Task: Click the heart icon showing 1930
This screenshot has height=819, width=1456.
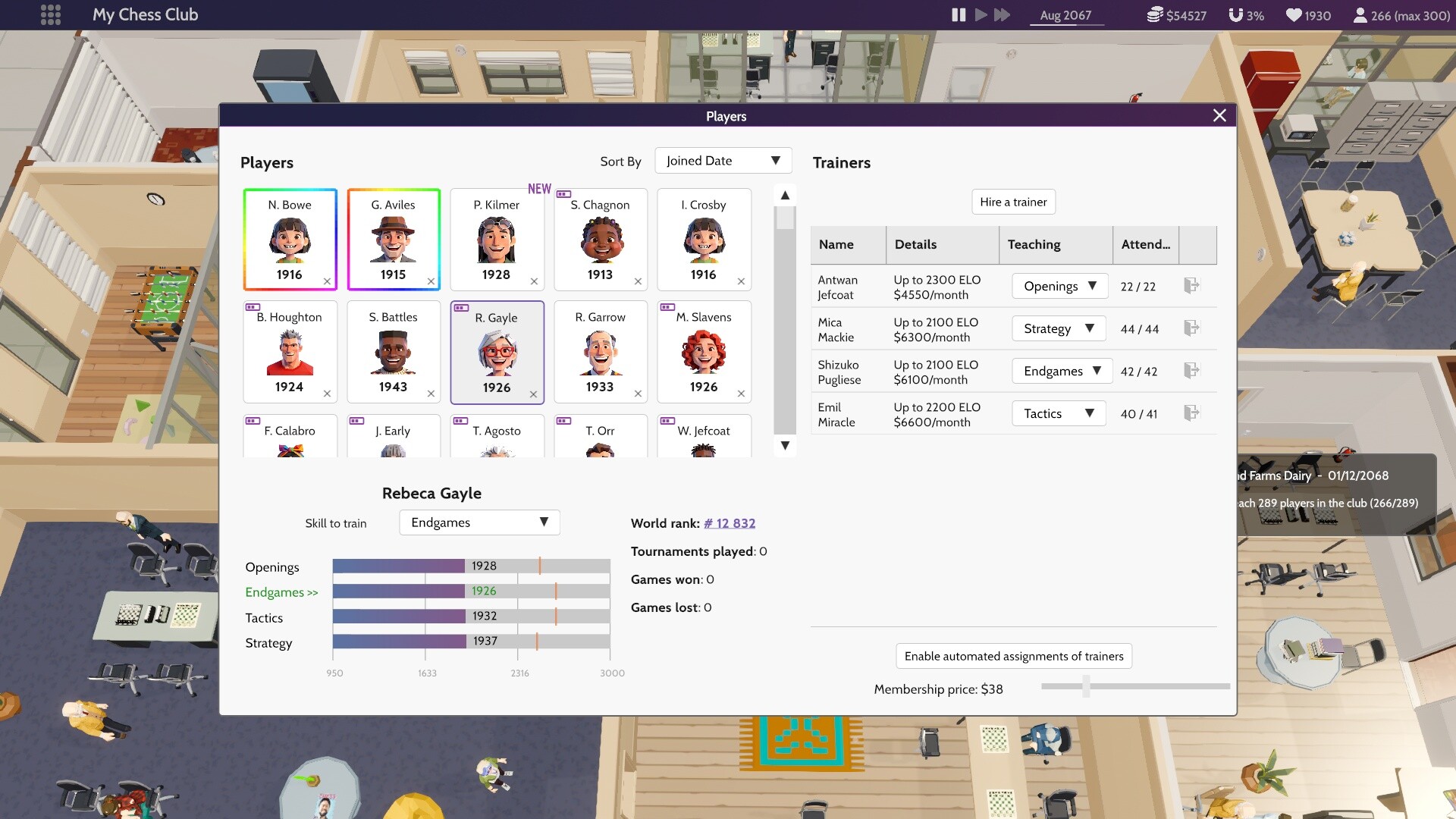Action: (x=1293, y=14)
